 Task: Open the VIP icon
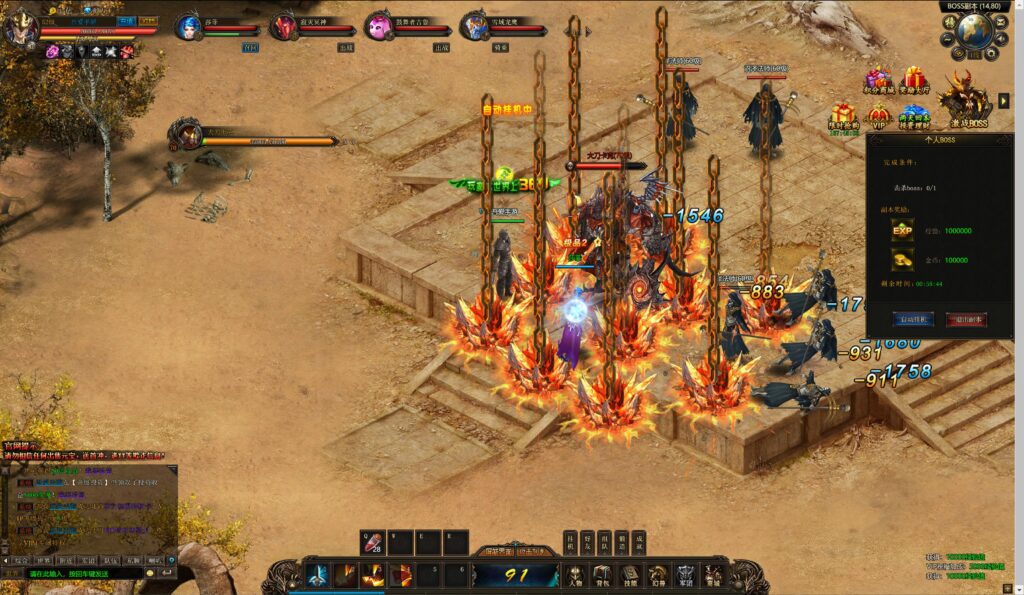[878, 115]
